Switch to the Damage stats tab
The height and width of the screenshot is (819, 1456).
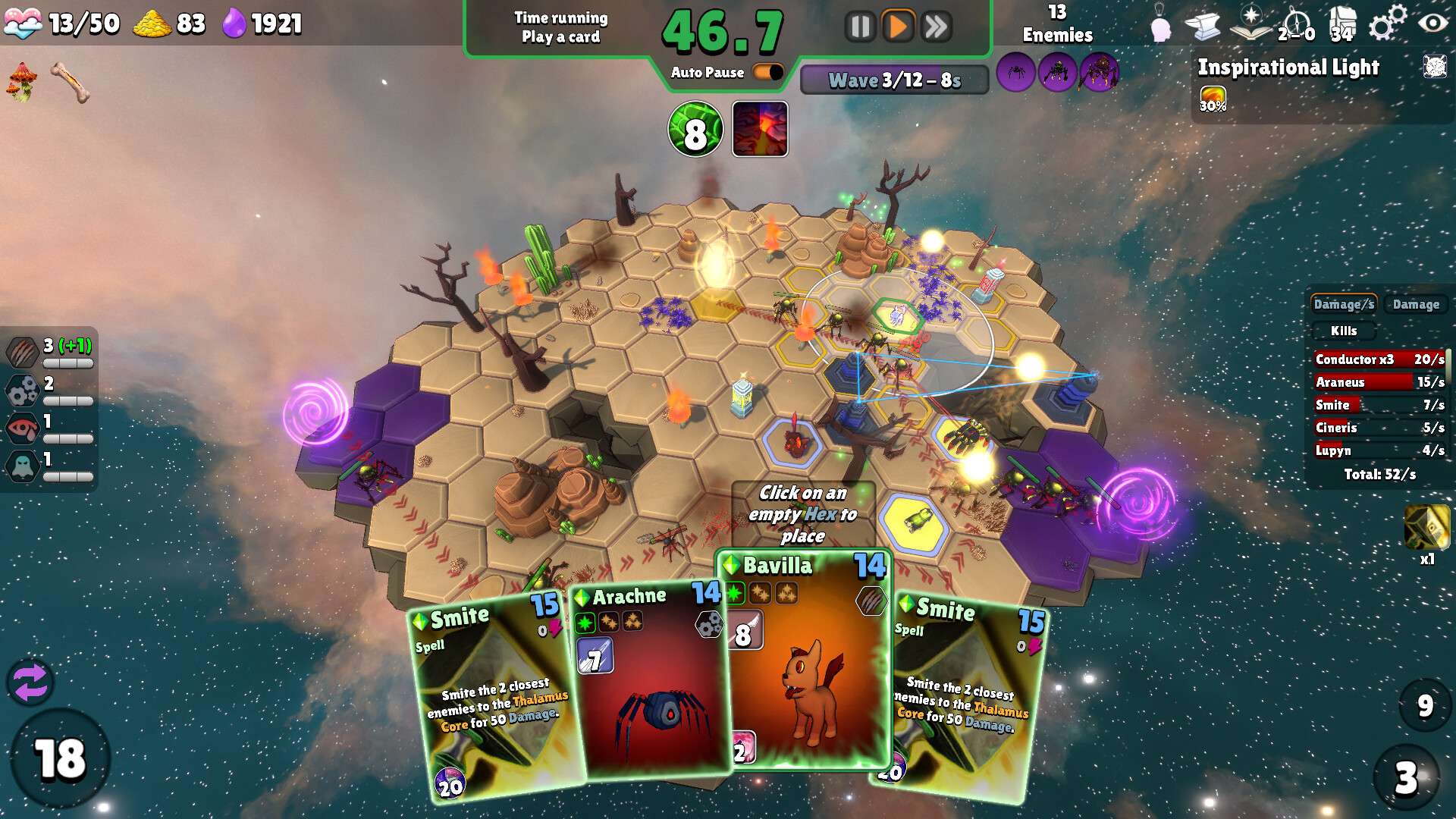click(1415, 304)
